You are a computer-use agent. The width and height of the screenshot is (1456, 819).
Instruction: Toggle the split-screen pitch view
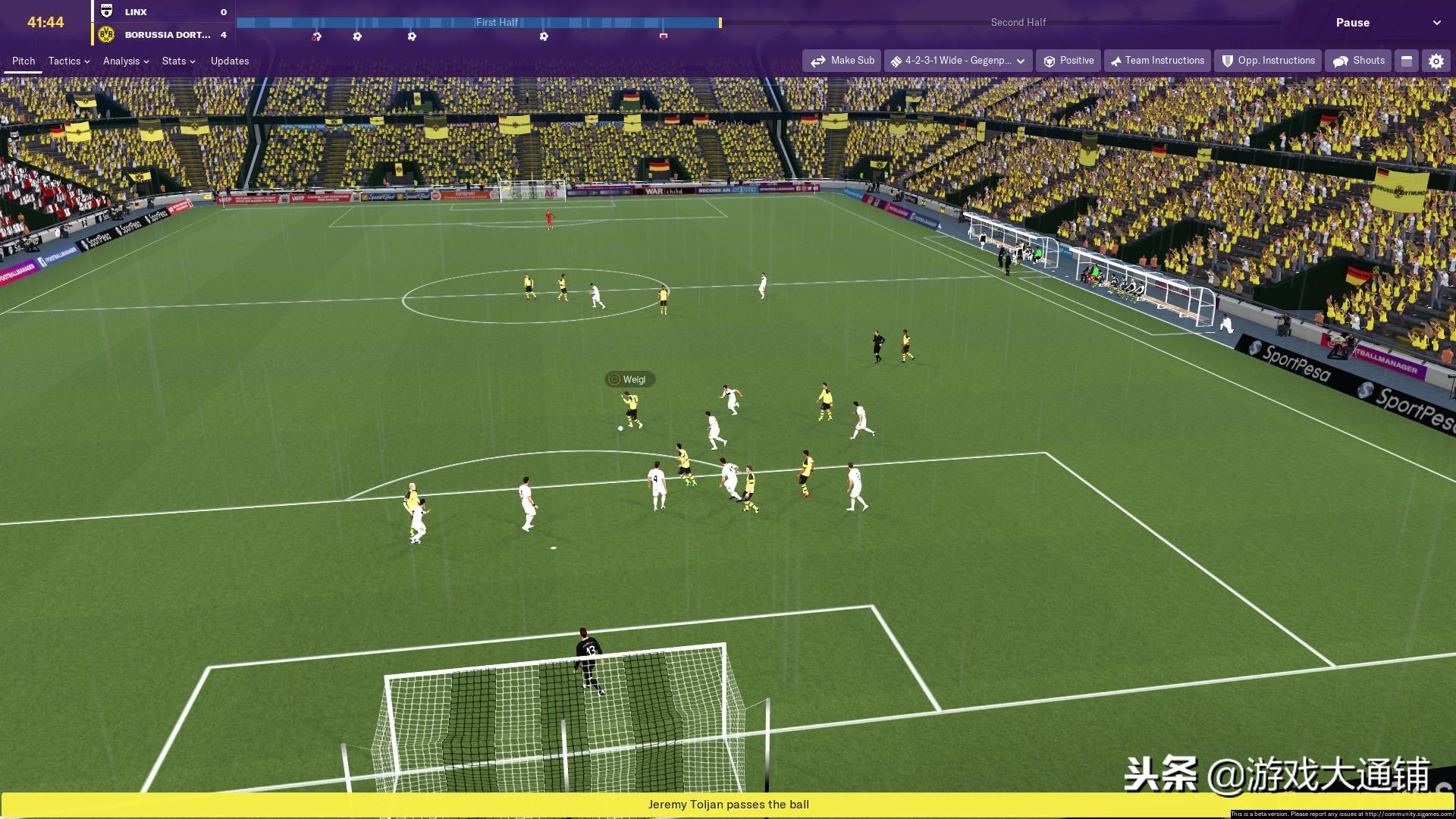coord(1407,61)
